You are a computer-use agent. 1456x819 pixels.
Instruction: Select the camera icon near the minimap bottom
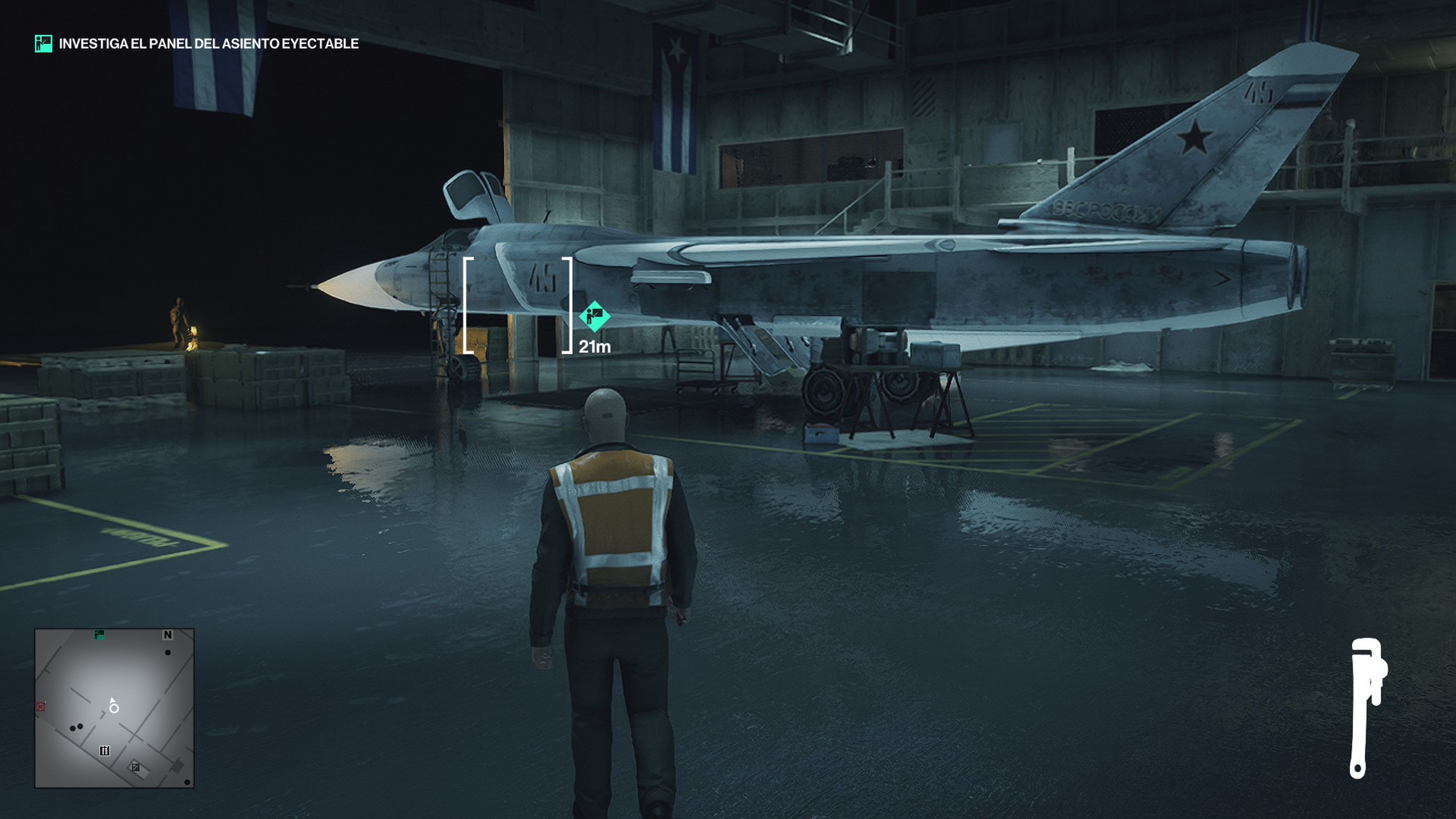(x=136, y=768)
